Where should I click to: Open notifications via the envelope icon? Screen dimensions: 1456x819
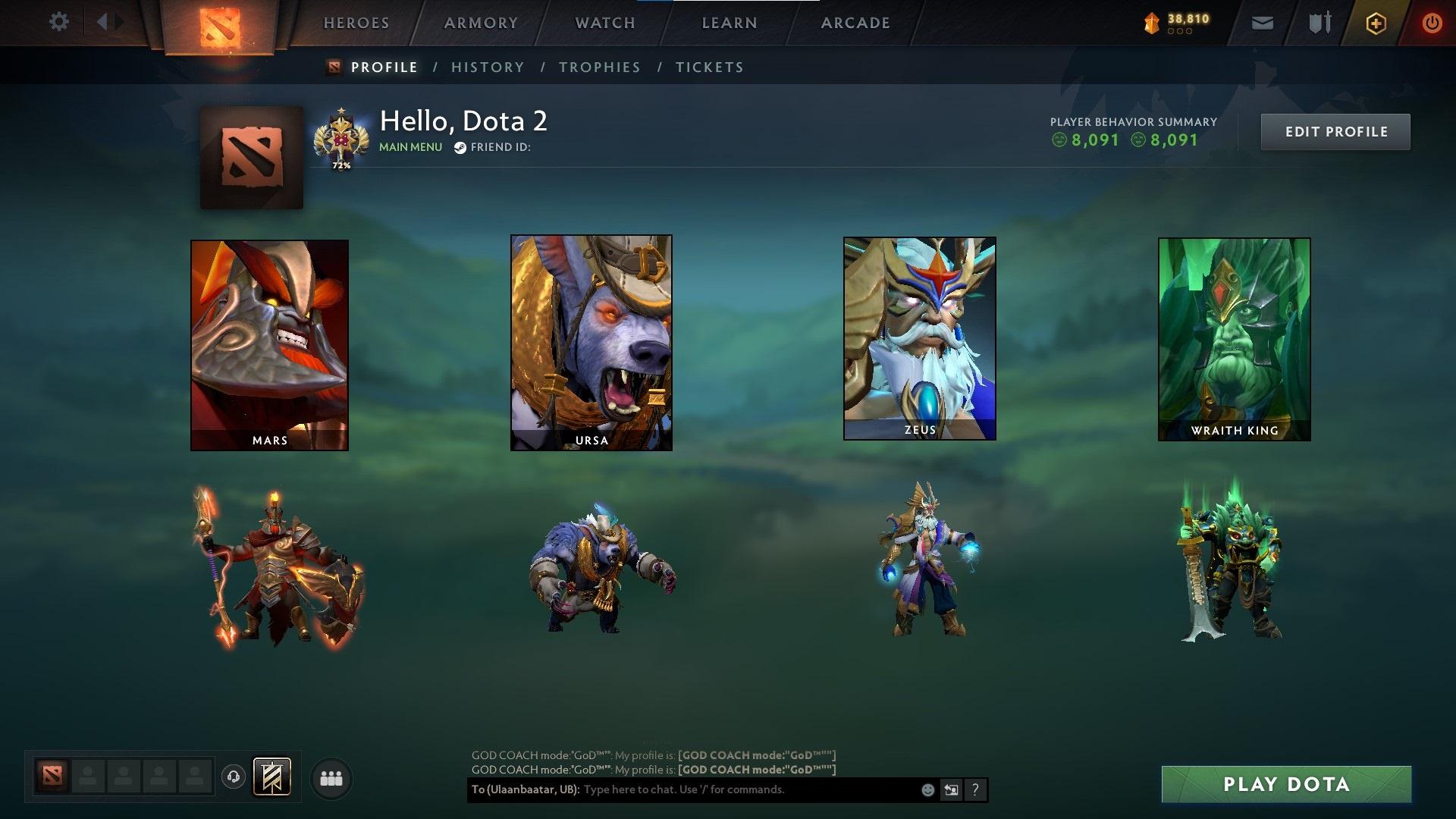pyautogui.click(x=1261, y=23)
